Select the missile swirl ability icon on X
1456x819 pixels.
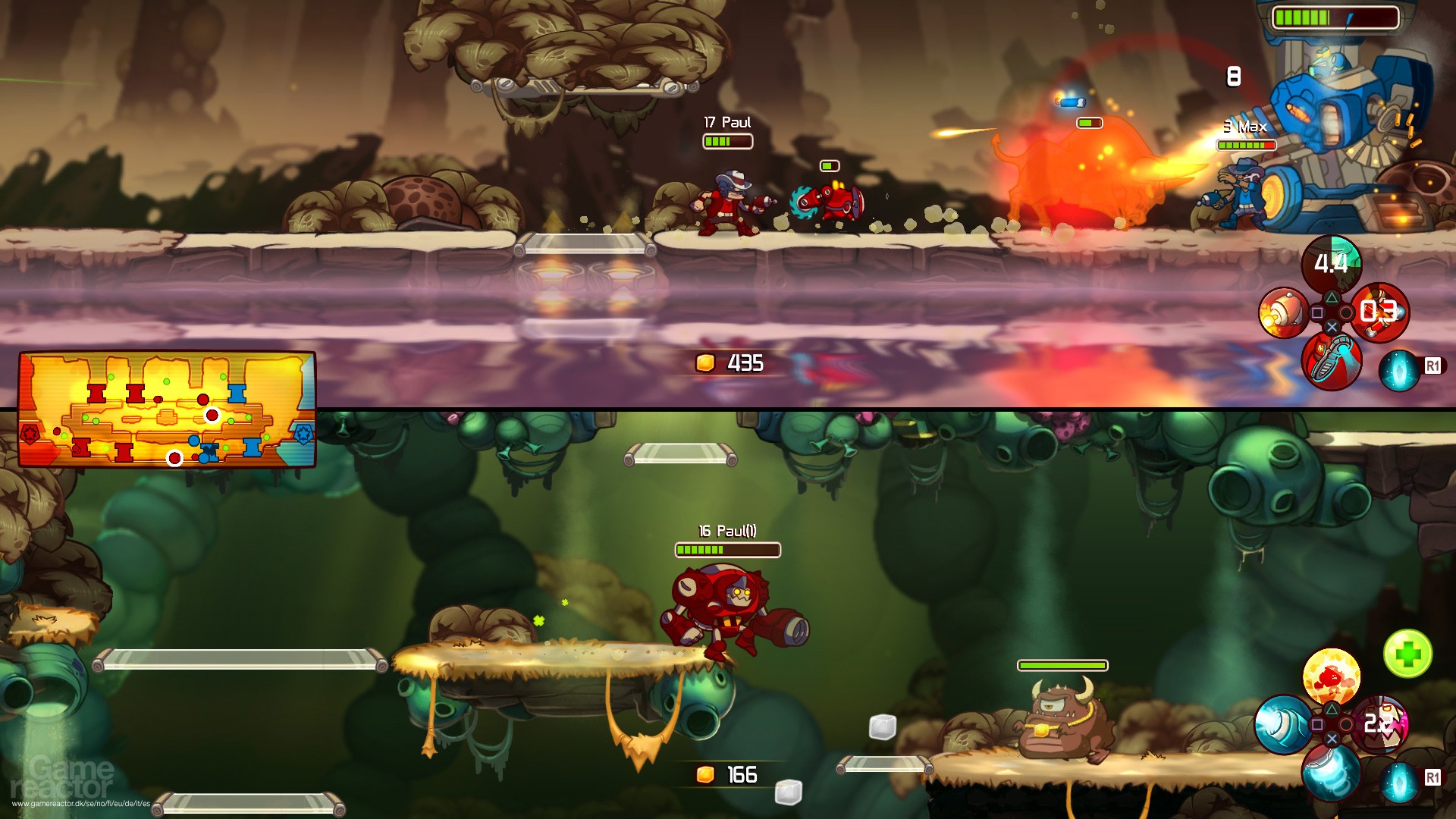[1330, 772]
